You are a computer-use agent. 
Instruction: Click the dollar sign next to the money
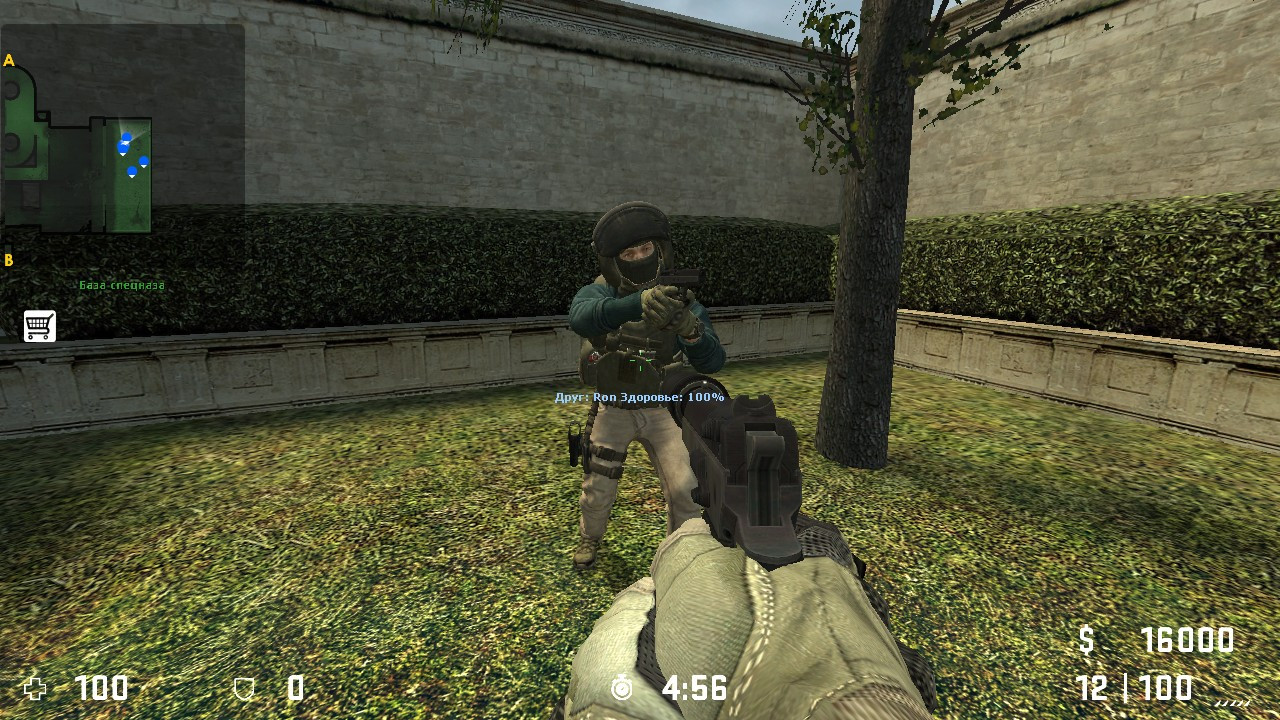click(x=1086, y=640)
